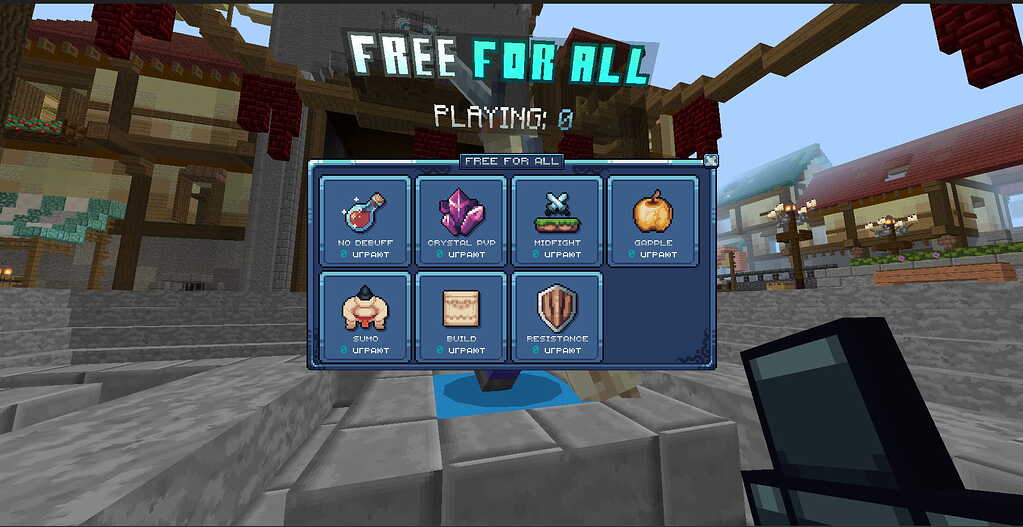Viewport: 1023px width, 527px height.
Task: Choose the Sumo game mode
Action: 364,317
